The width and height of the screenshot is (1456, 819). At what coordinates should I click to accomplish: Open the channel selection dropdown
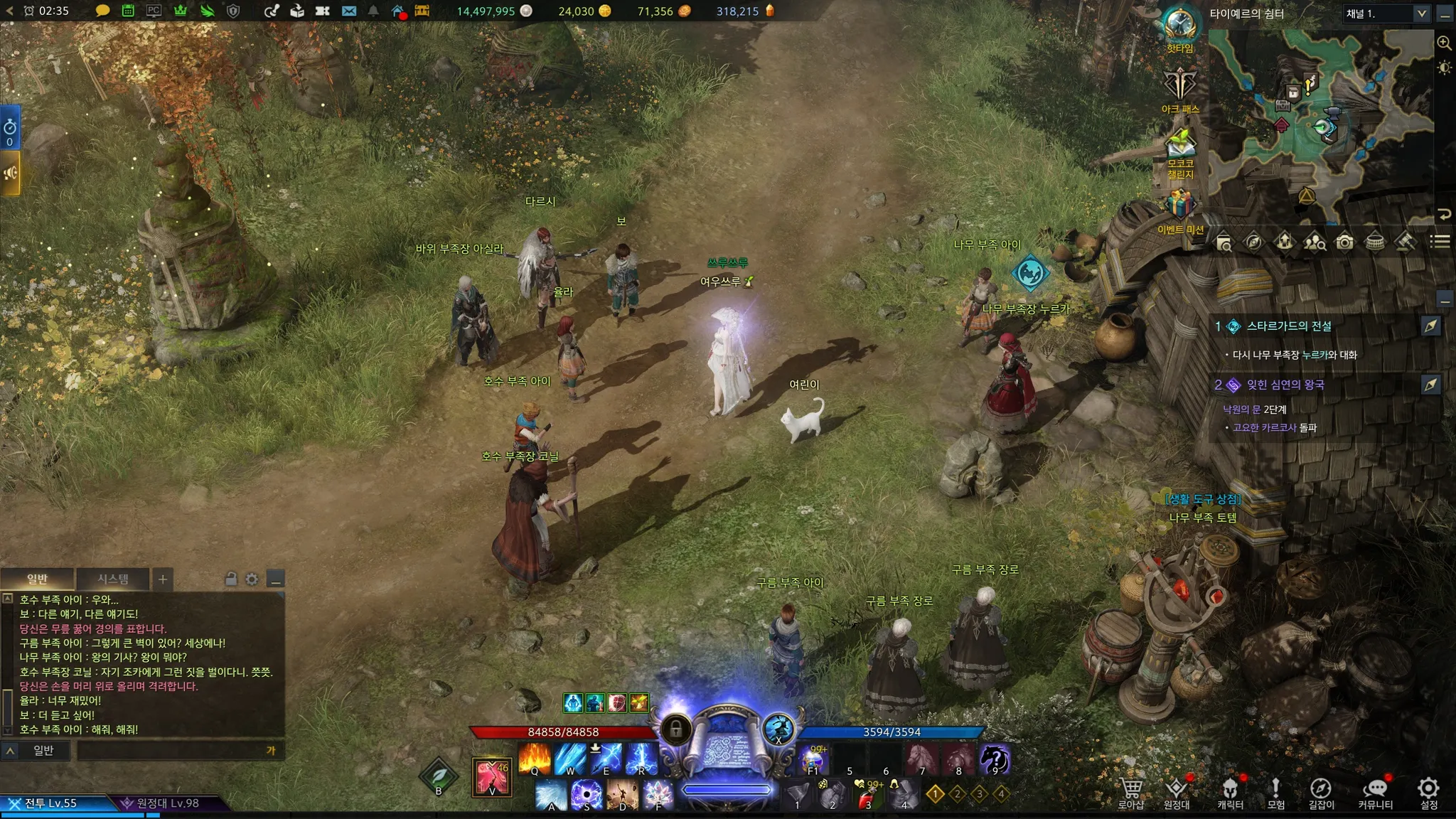[1421, 14]
